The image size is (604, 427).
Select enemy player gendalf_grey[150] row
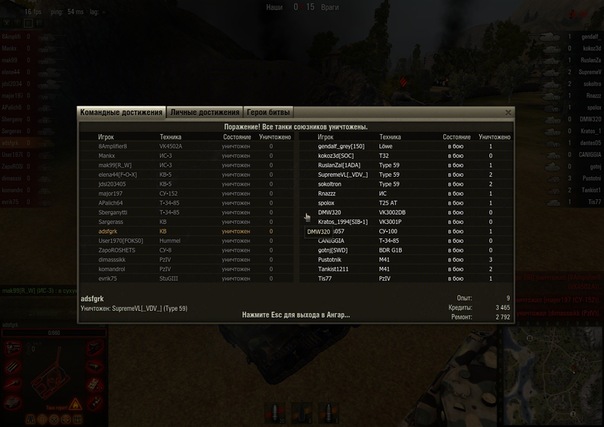340,146
